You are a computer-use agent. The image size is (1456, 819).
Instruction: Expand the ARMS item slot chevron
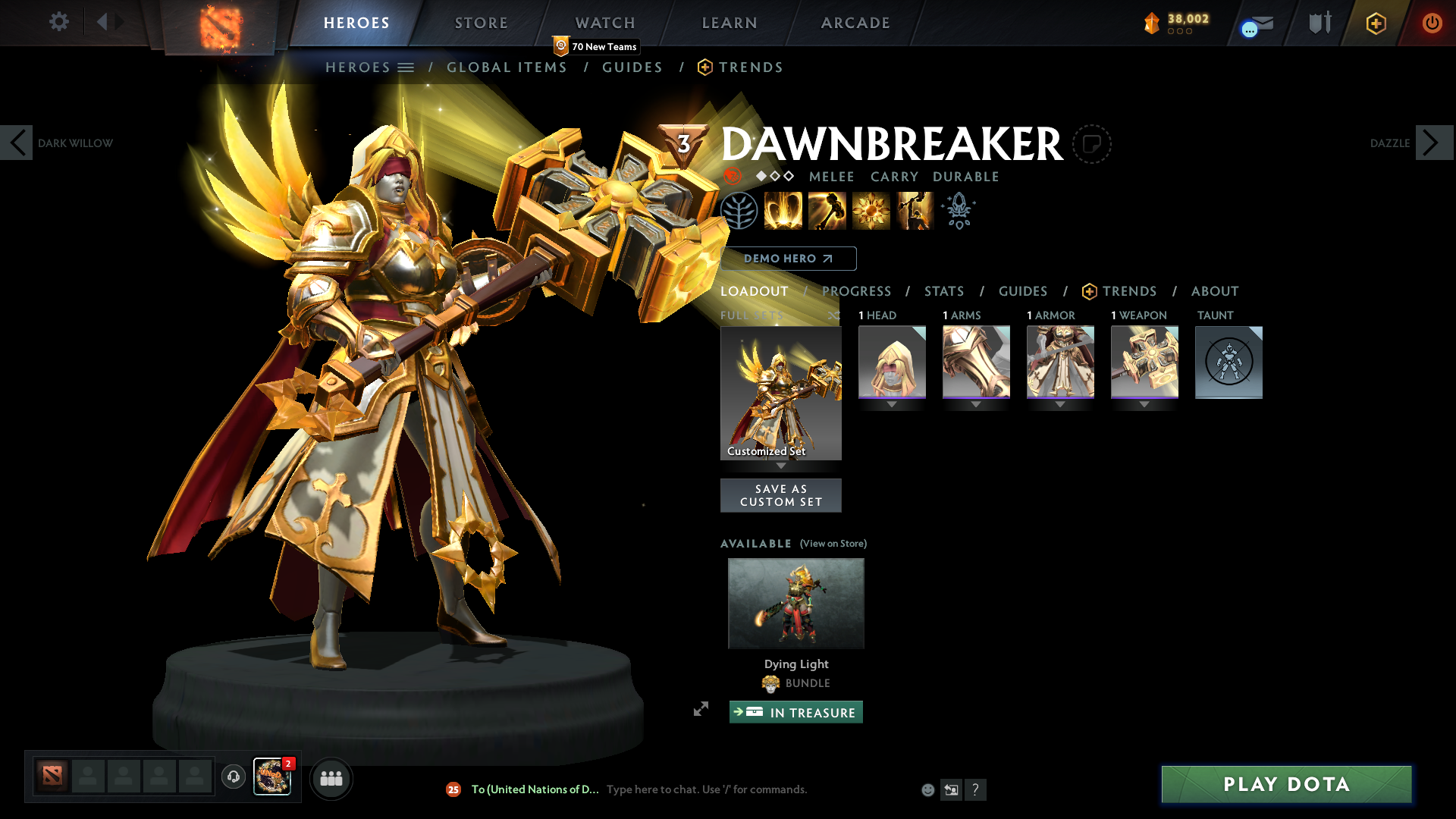(x=976, y=404)
